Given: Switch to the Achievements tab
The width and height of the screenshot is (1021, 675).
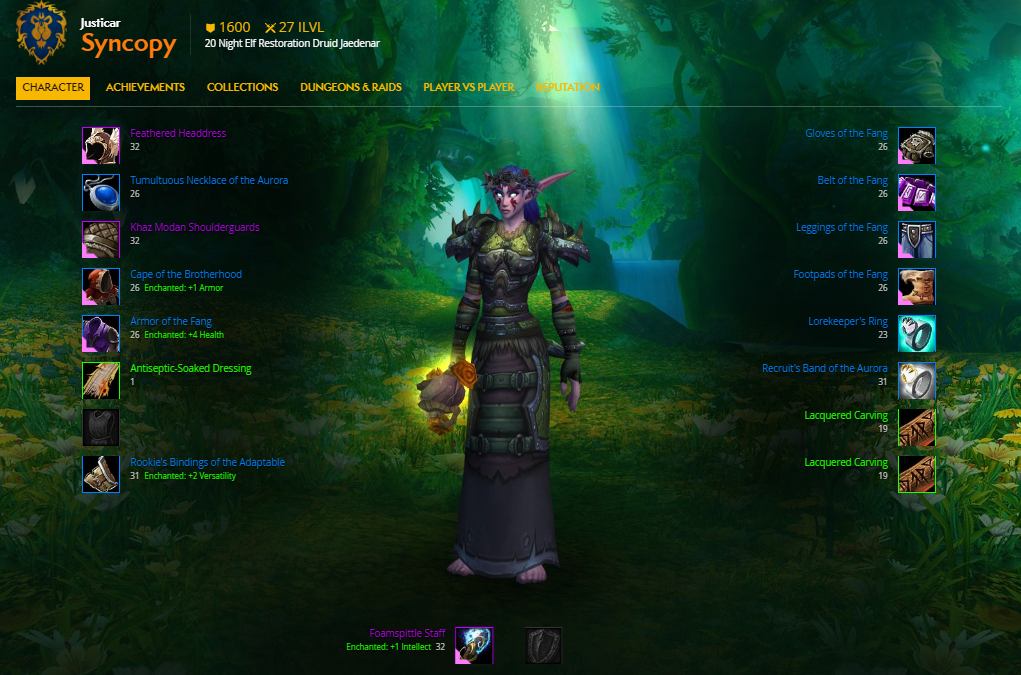Looking at the screenshot, I should click(145, 88).
